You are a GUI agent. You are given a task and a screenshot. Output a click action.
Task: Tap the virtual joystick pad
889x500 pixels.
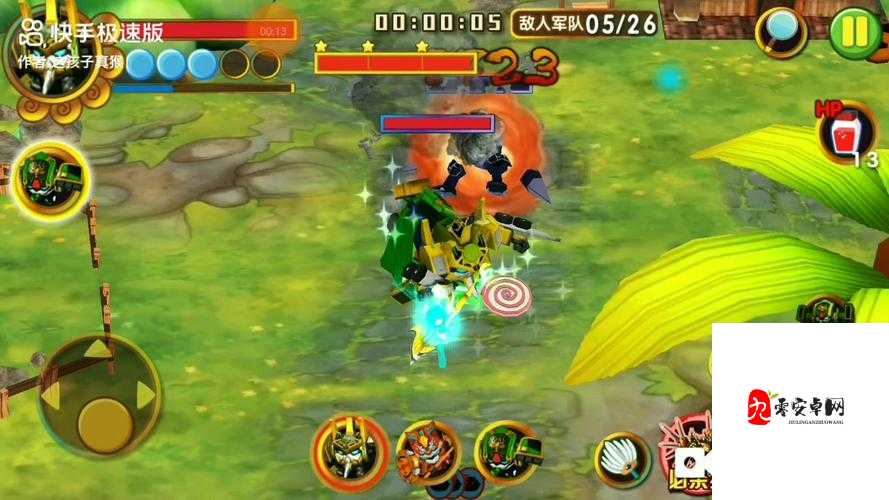point(99,396)
